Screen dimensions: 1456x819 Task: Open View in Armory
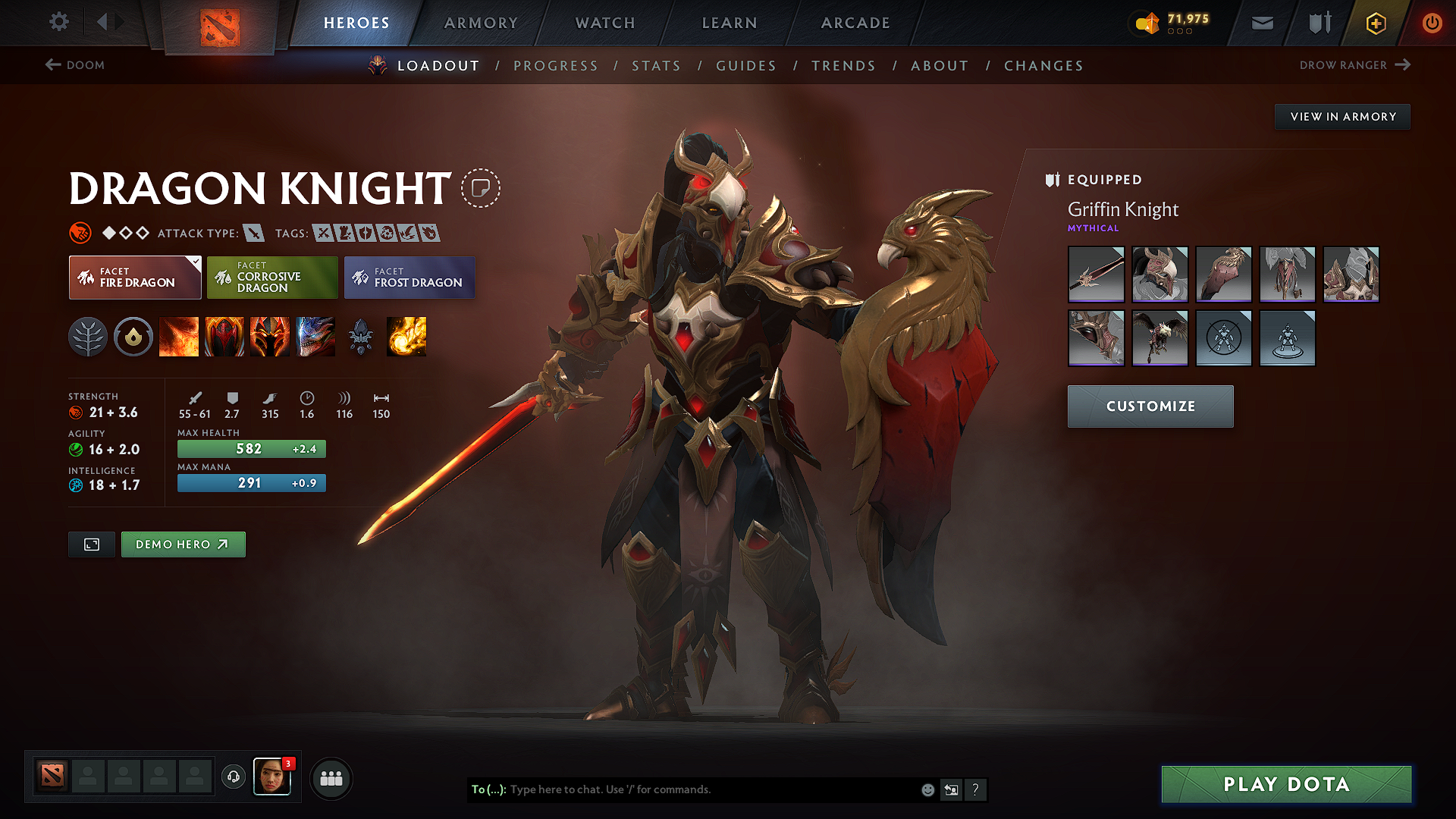(x=1342, y=116)
